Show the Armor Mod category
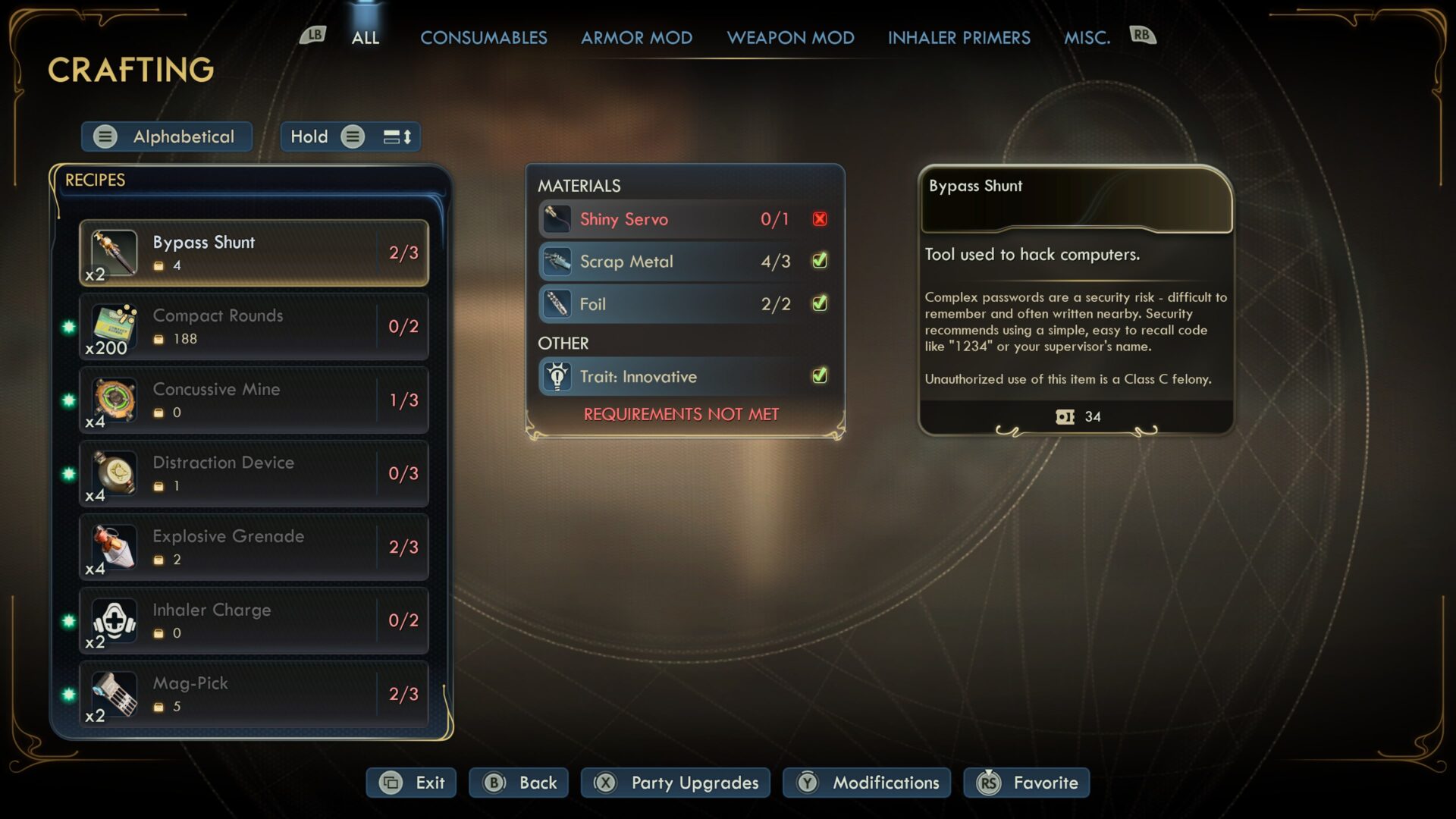Screen dimensions: 1456x819 point(636,37)
